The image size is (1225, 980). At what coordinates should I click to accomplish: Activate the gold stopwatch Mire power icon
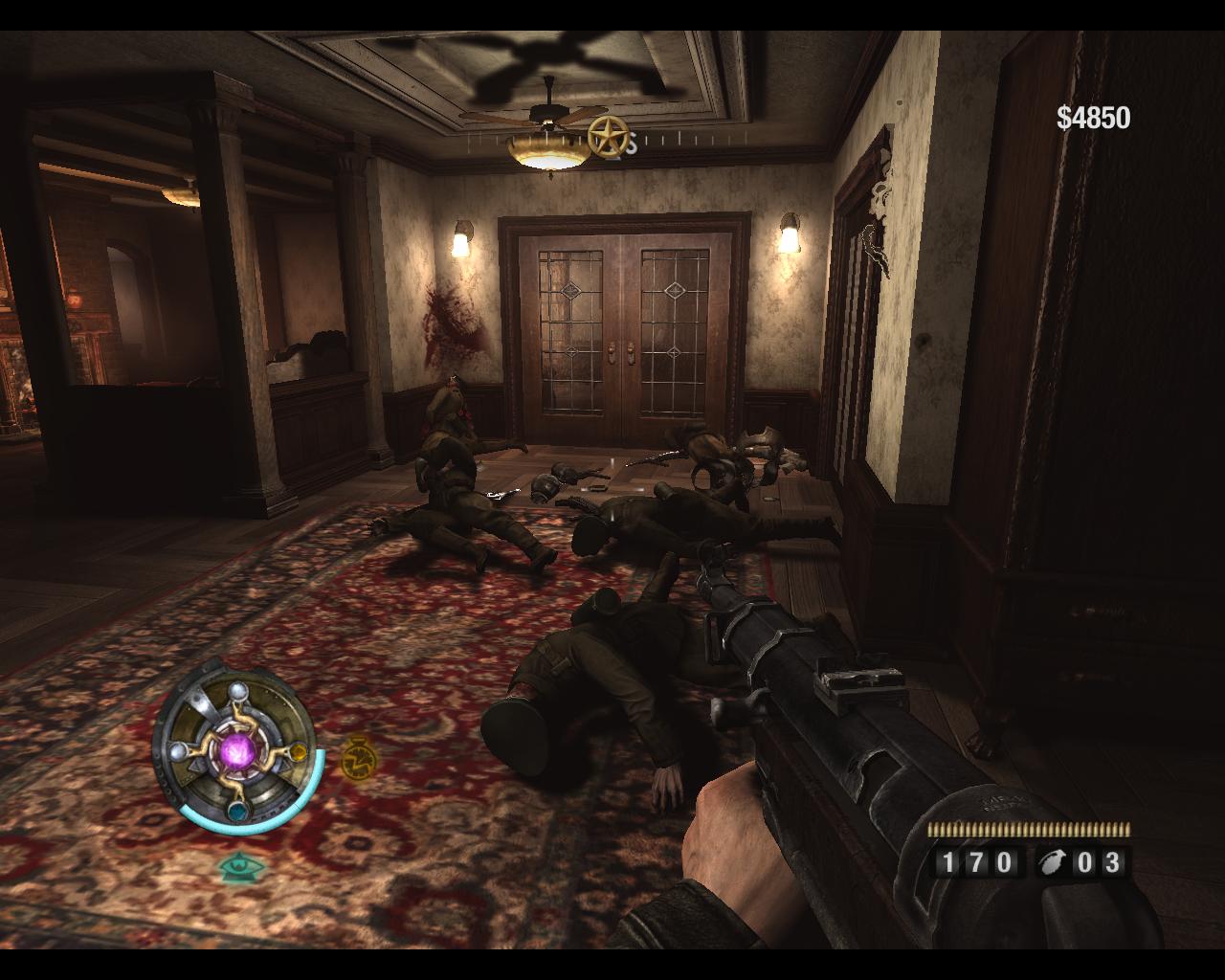point(357,755)
